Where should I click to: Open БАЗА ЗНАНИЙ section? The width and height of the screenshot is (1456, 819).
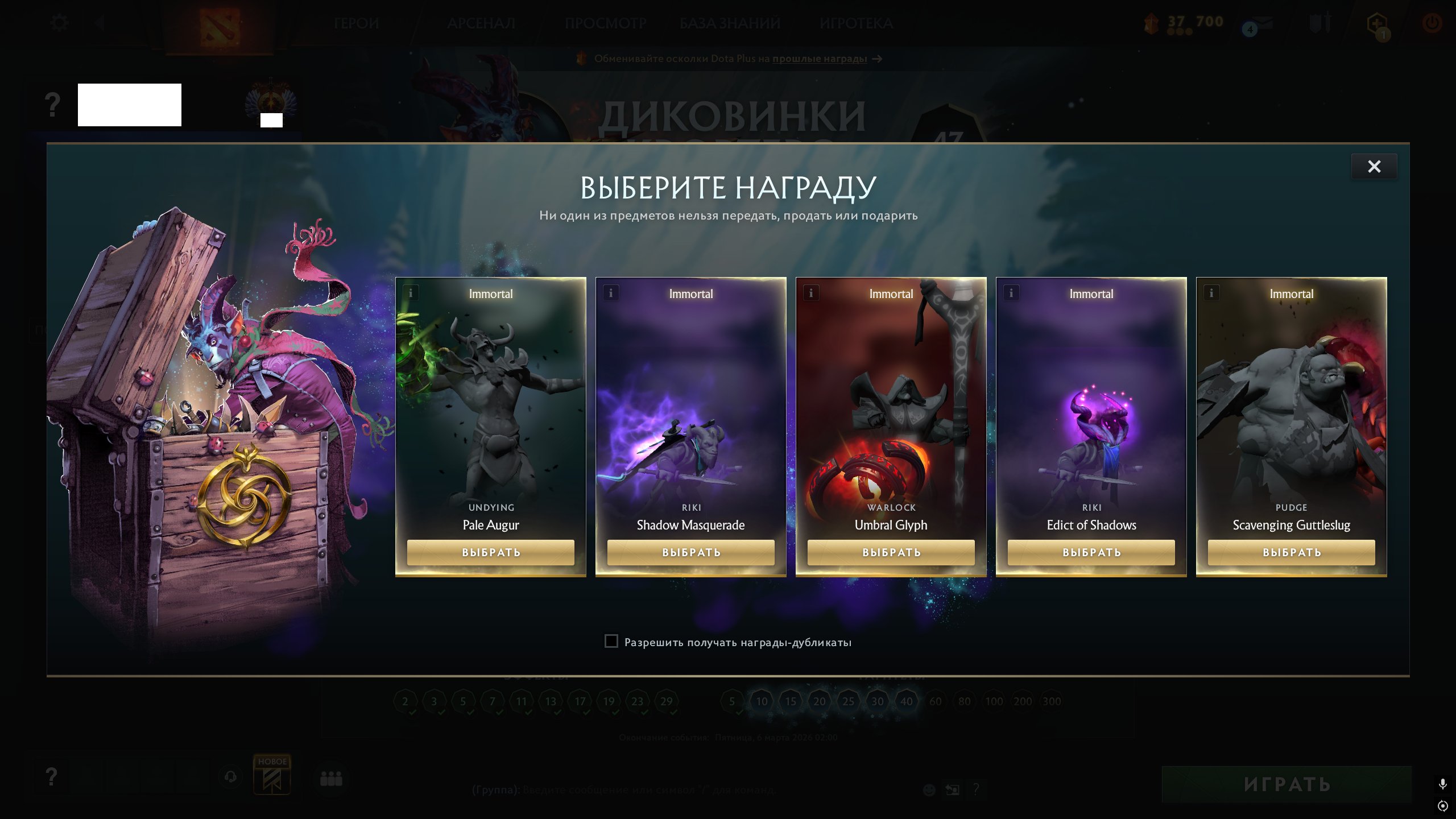(729, 24)
